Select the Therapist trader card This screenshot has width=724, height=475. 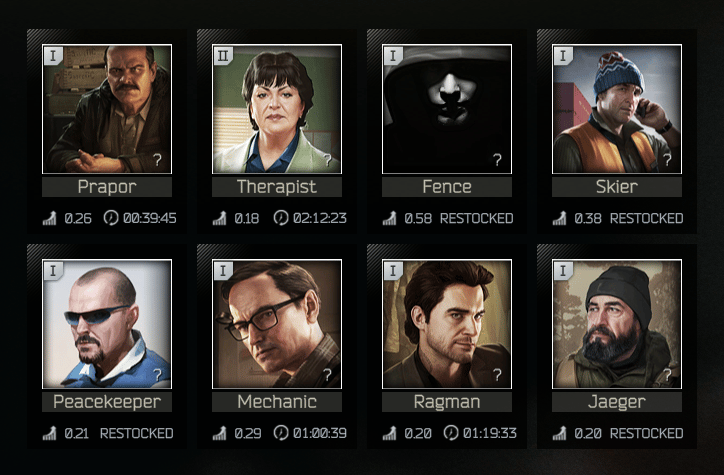click(x=277, y=108)
